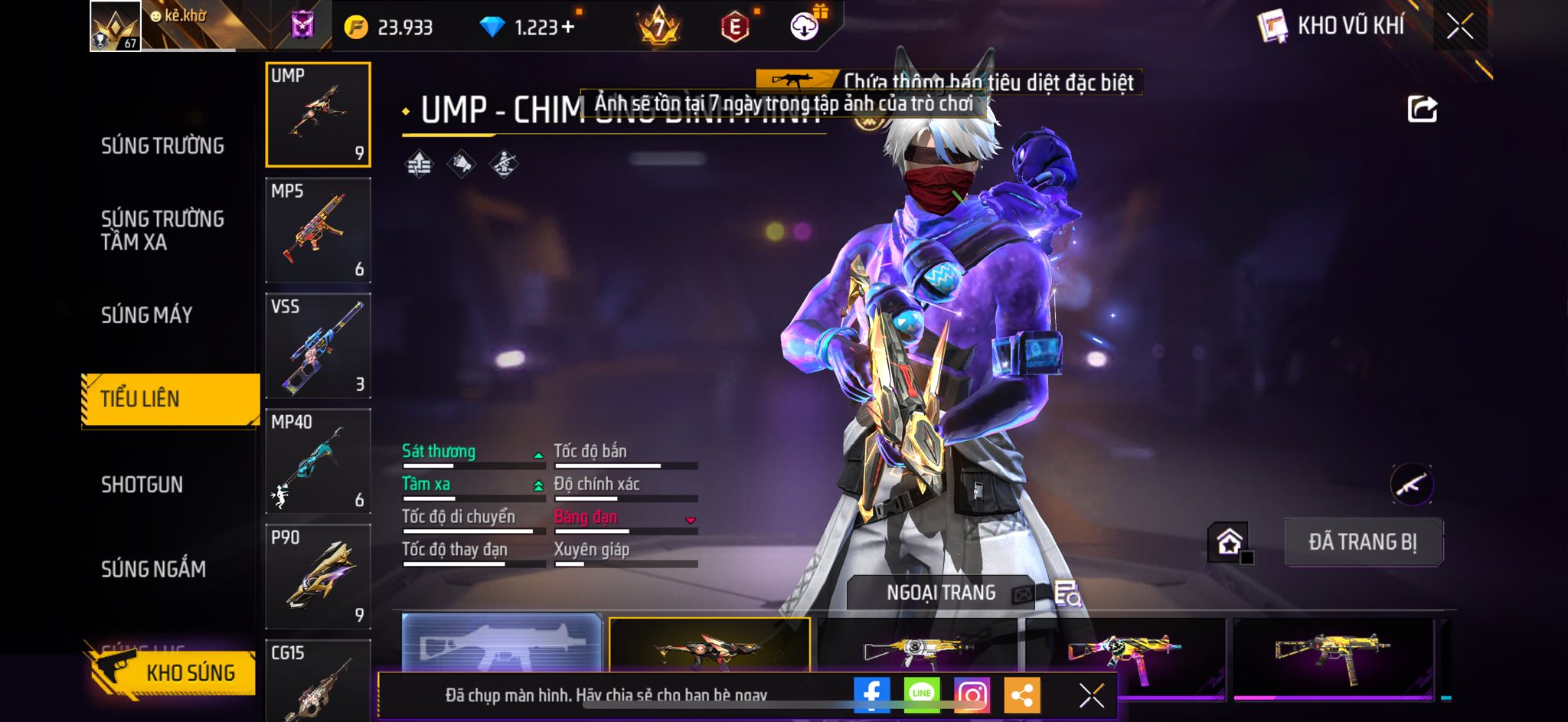The width and height of the screenshot is (1568, 722).
Task: Choose the VSS weapon tile
Action: [x=318, y=346]
